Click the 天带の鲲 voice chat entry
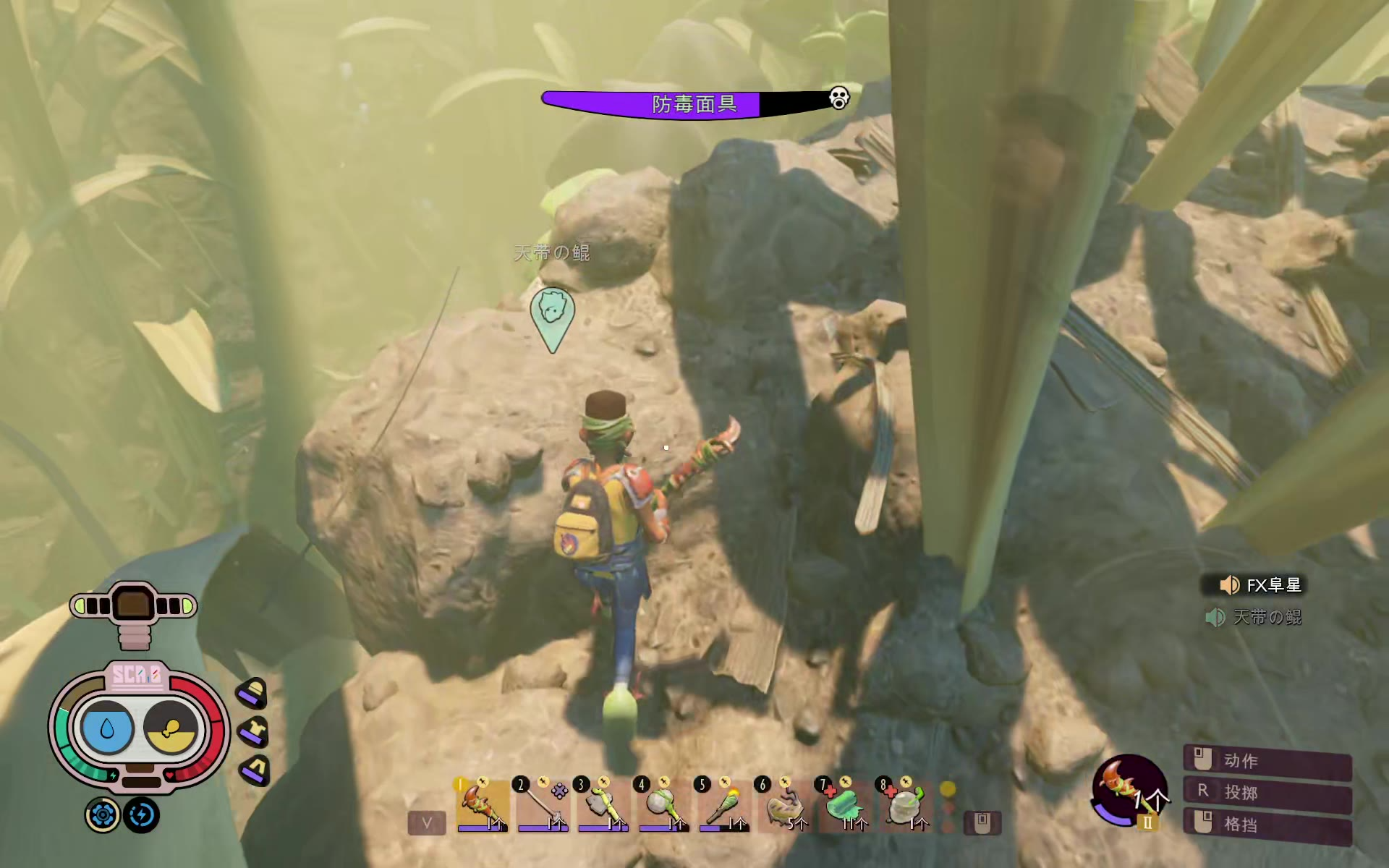 1255,617
